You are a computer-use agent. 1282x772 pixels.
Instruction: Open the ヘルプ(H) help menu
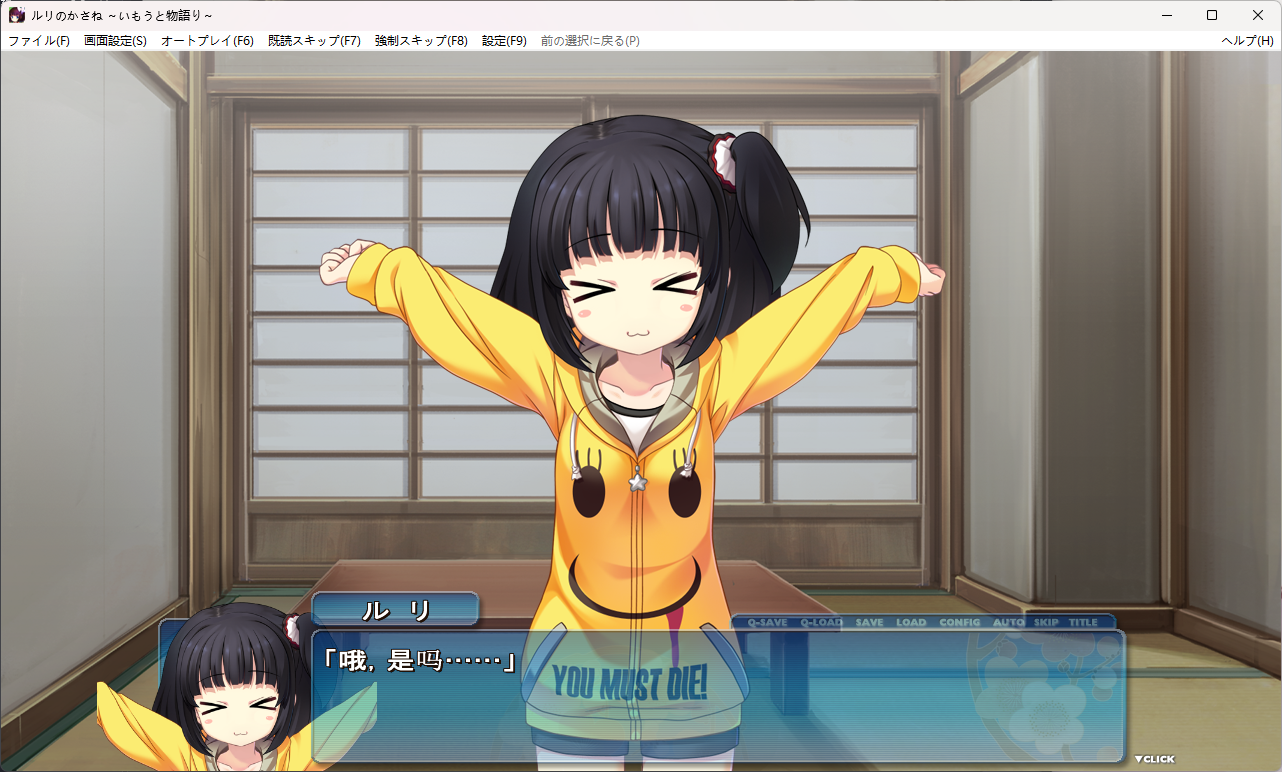(x=1247, y=41)
